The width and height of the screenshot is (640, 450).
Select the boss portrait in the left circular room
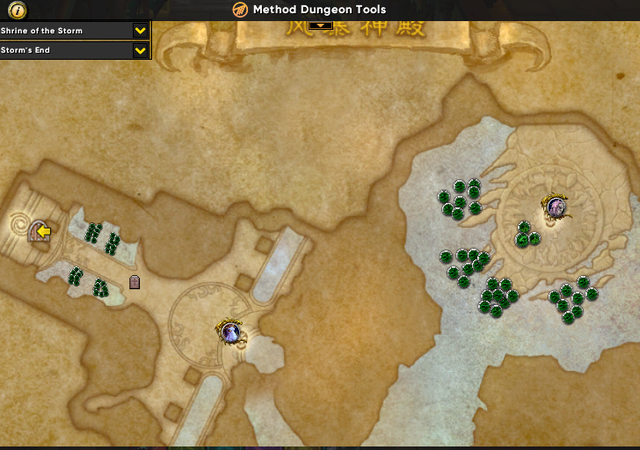click(x=231, y=331)
